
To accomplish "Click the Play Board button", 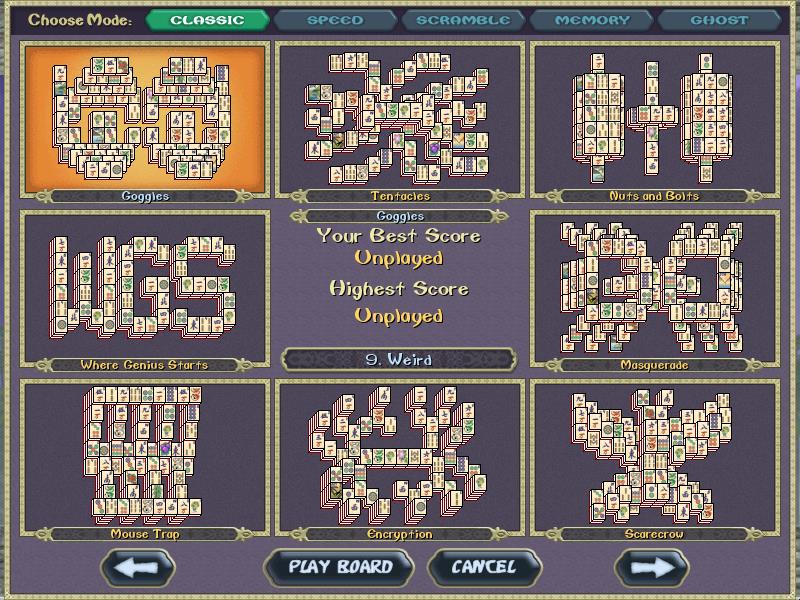I will pyautogui.click(x=340, y=567).
